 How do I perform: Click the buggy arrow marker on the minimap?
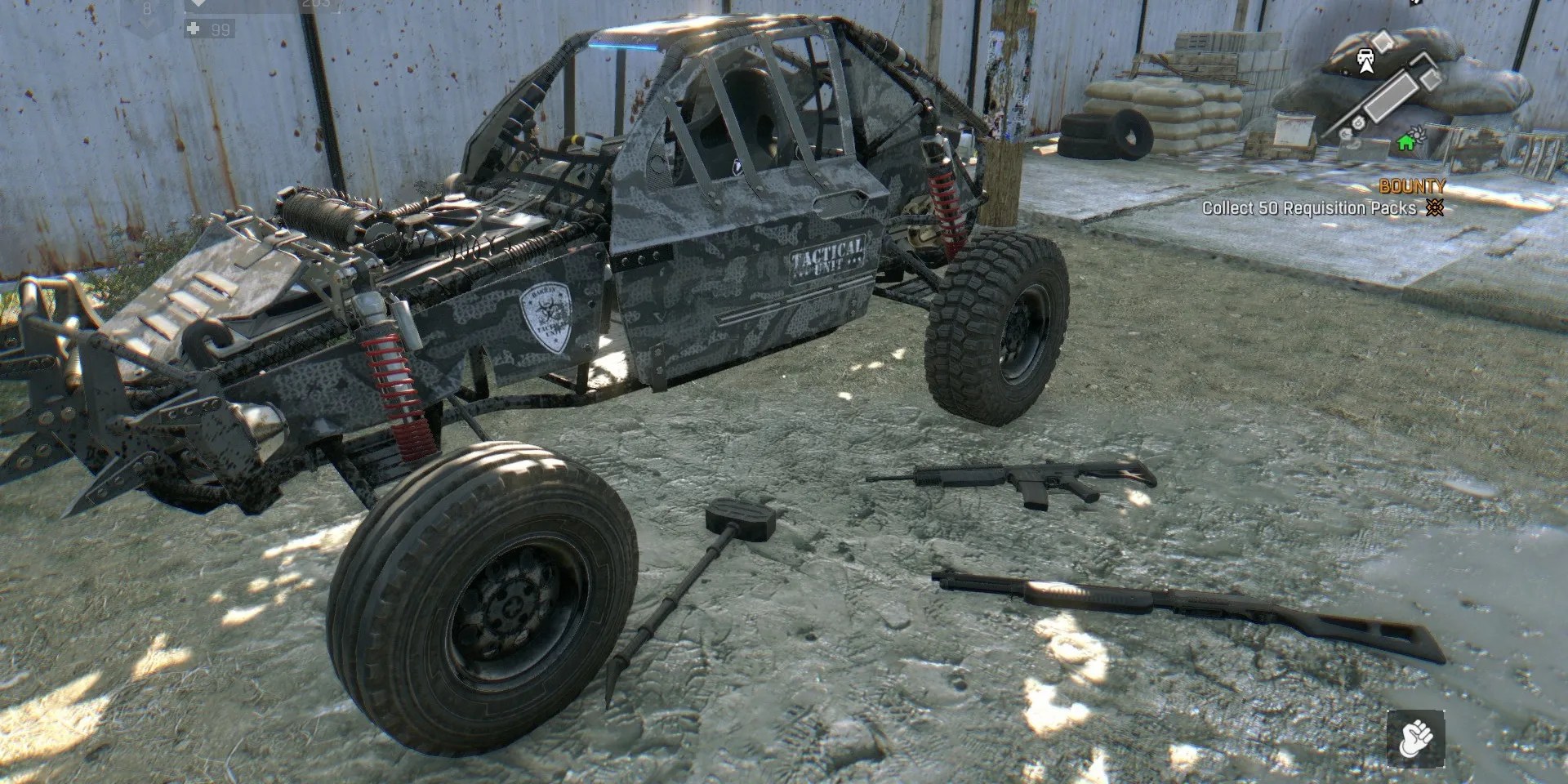coord(1365,60)
